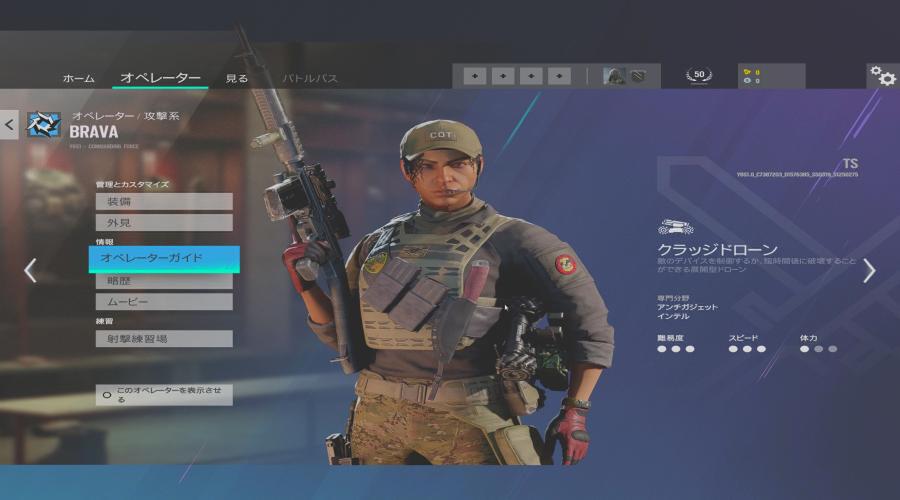Open the 見る tab
The width and height of the screenshot is (900, 500).
pos(237,78)
